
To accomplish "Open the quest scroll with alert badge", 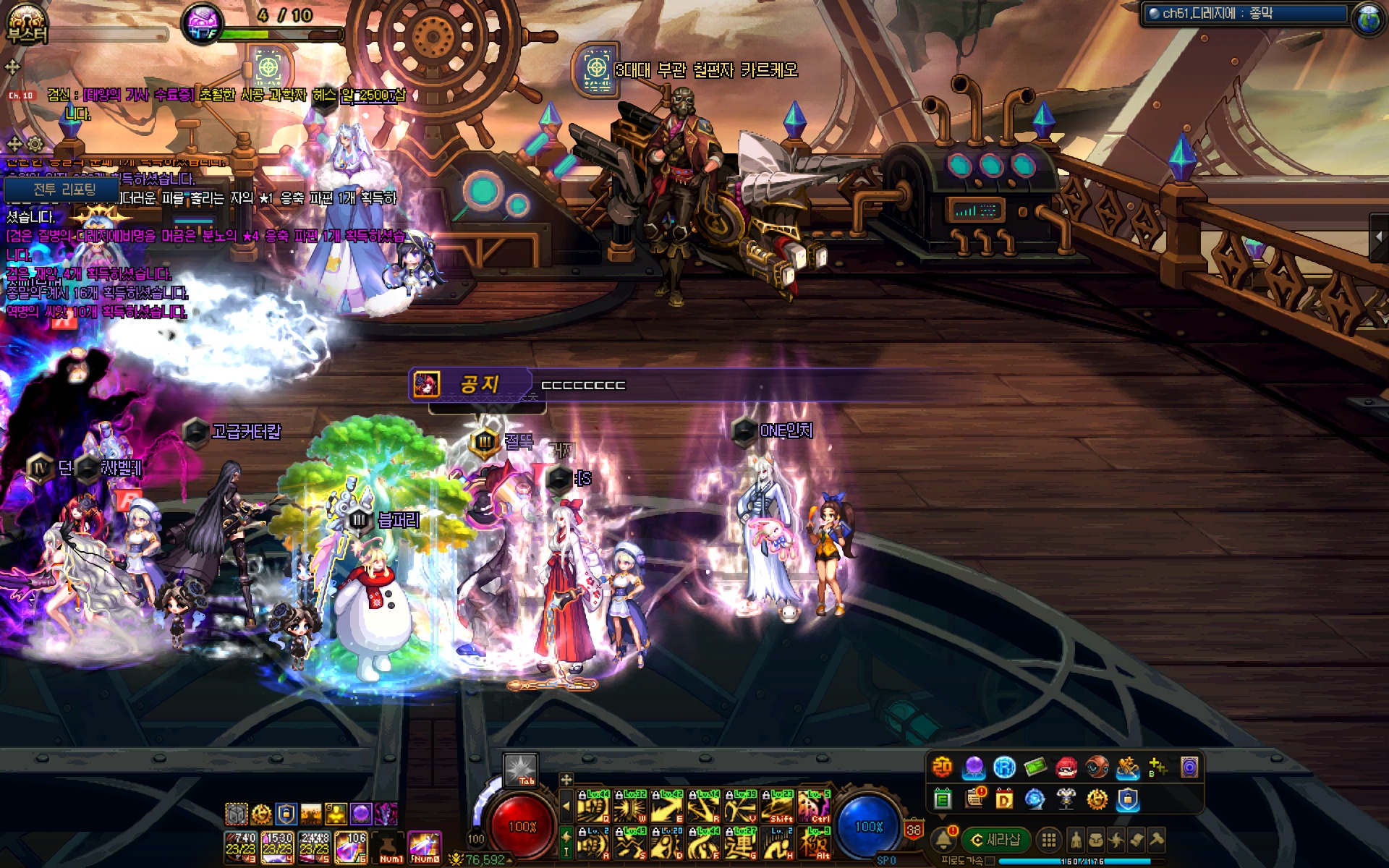I will tap(974, 798).
